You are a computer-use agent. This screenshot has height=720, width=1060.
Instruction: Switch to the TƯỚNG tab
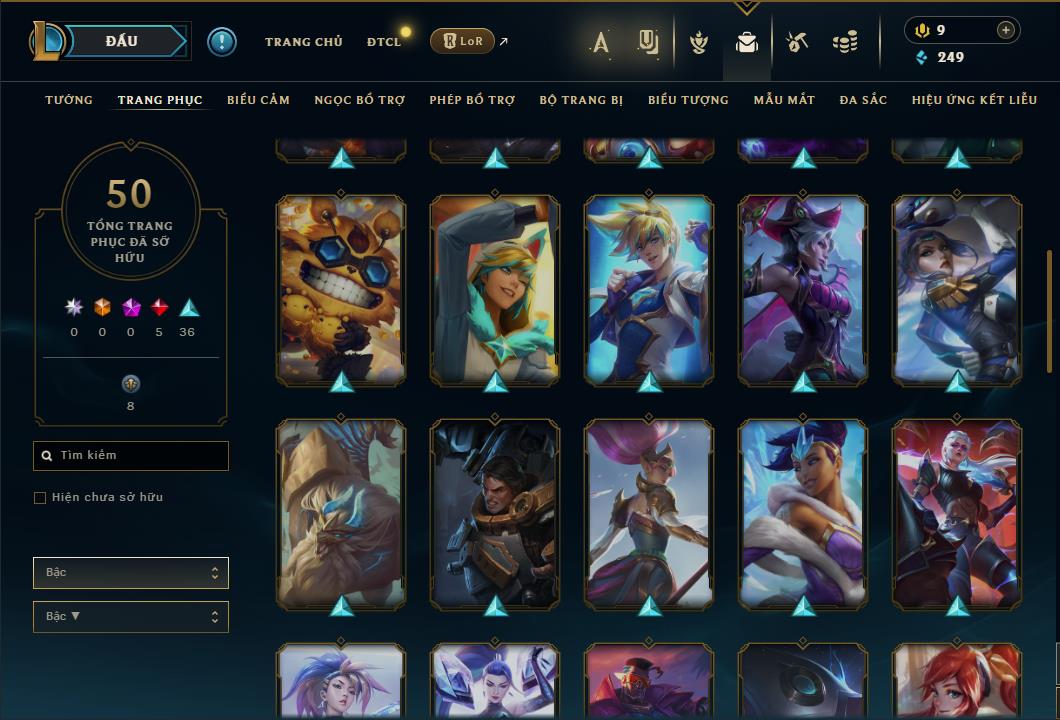click(x=69, y=100)
